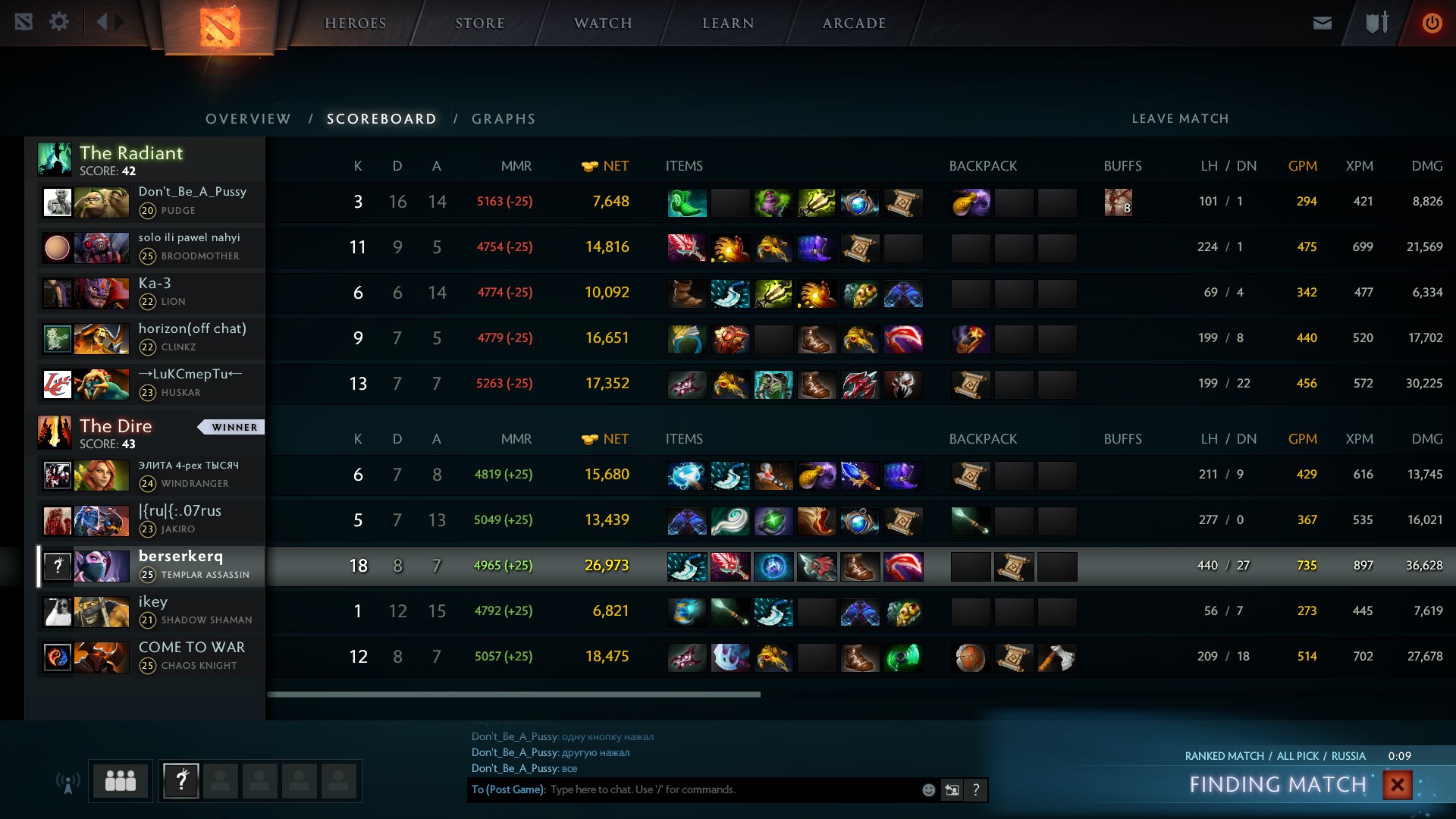Image resolution: width=1456 pixels, height=819 pixels.
Task: Select the Learn menu entry
Action: 727,24
